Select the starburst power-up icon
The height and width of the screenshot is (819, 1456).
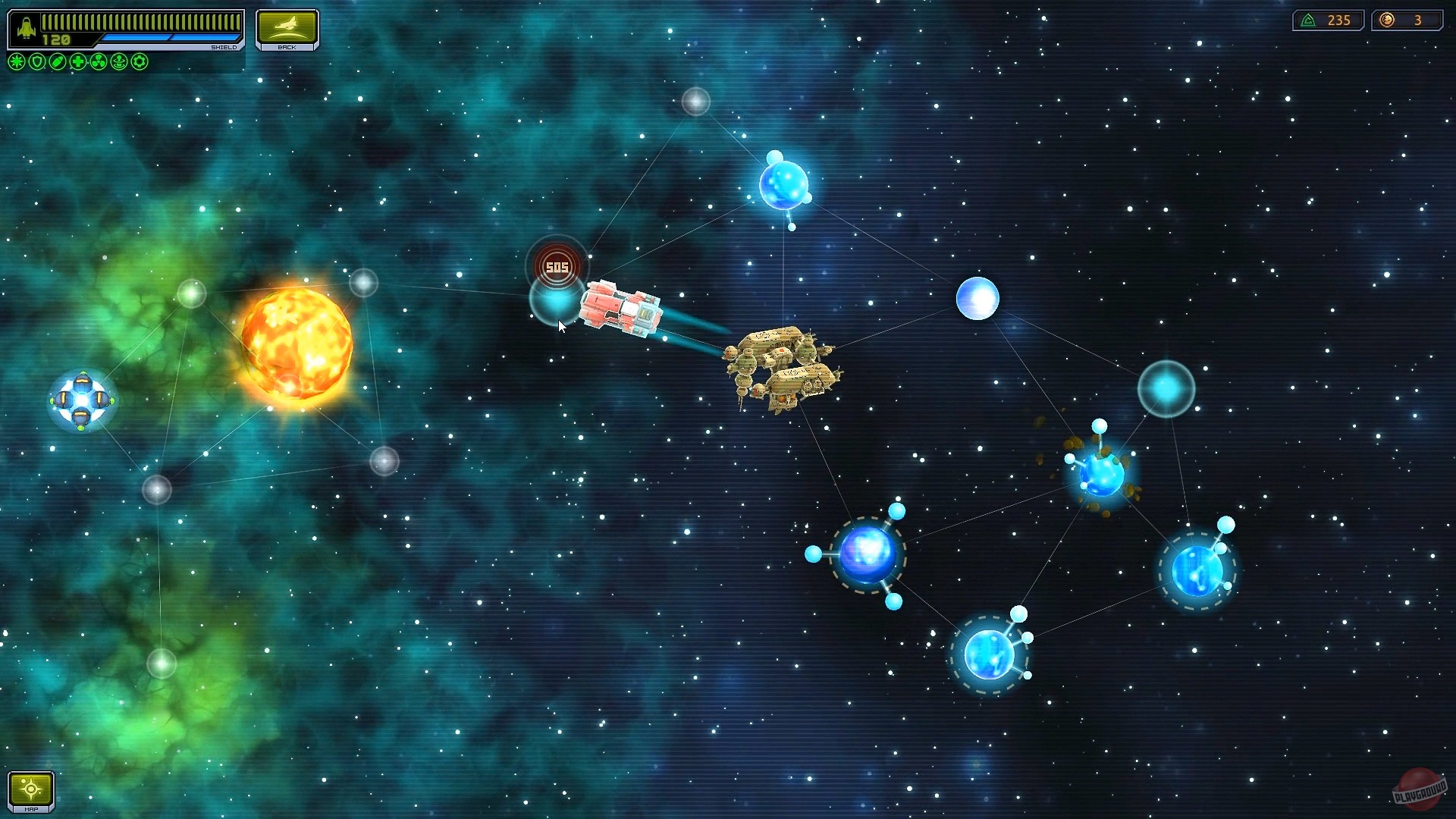pyautogui.click(x=15, y=61)
